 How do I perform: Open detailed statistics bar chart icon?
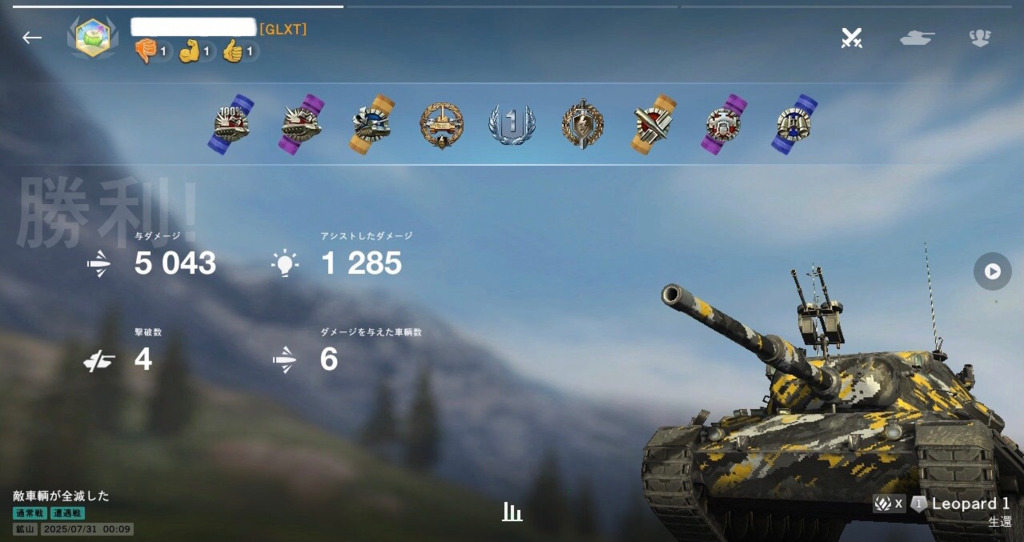[512, 512]
